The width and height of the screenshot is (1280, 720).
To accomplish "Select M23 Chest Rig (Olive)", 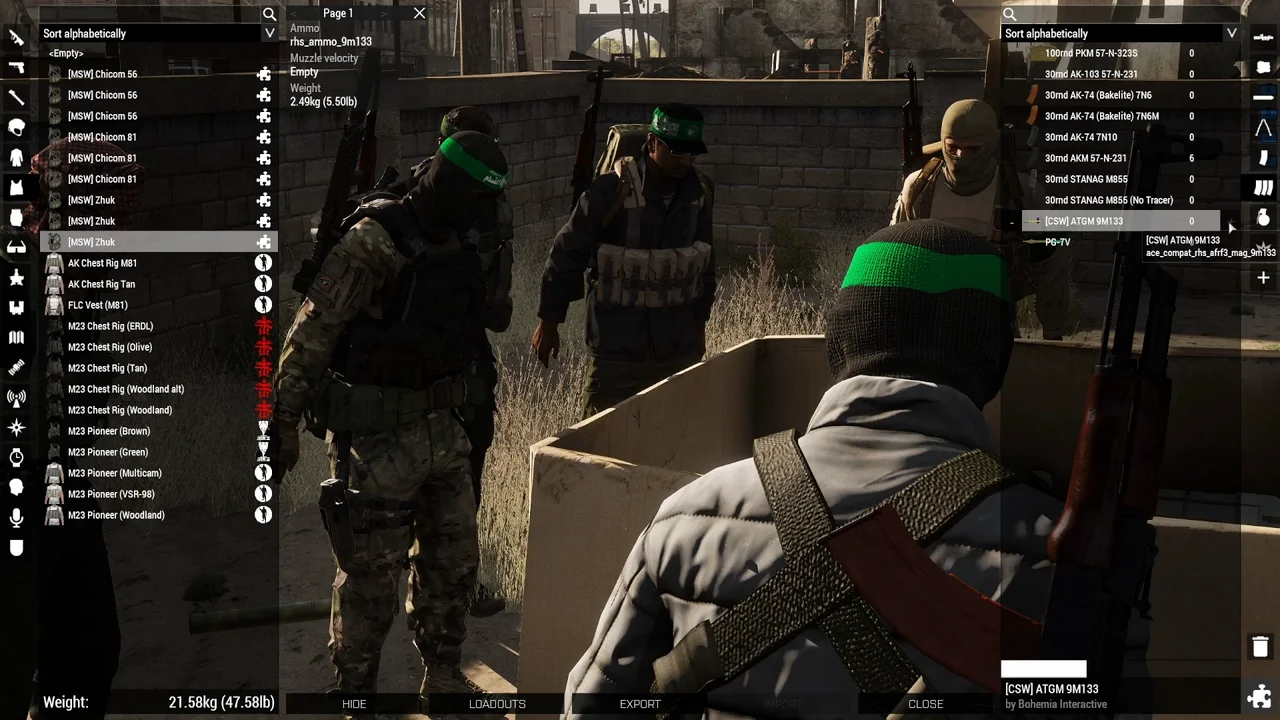I will [x=110, y=347].
